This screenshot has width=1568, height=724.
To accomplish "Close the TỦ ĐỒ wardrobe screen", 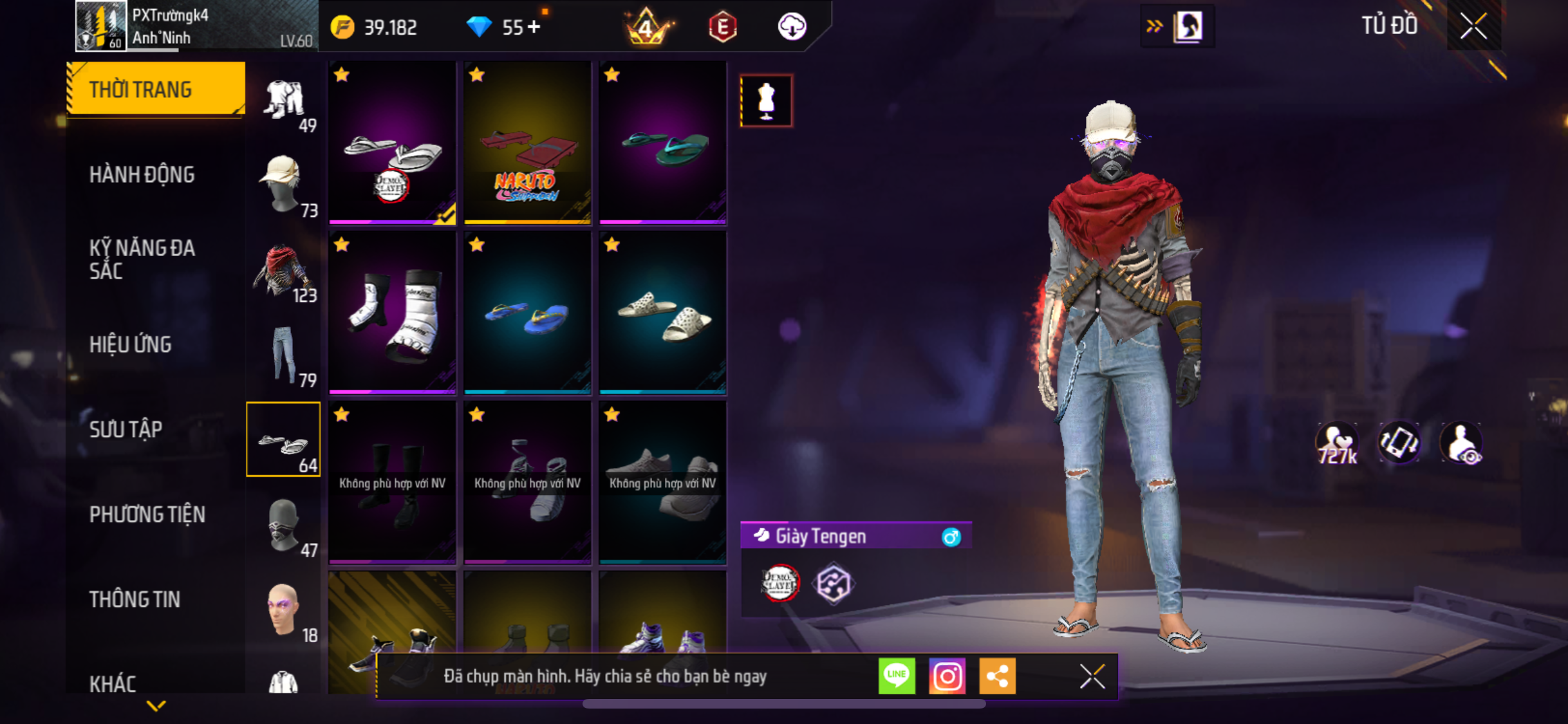I will pyautogui.click(x=1473, y=26).
